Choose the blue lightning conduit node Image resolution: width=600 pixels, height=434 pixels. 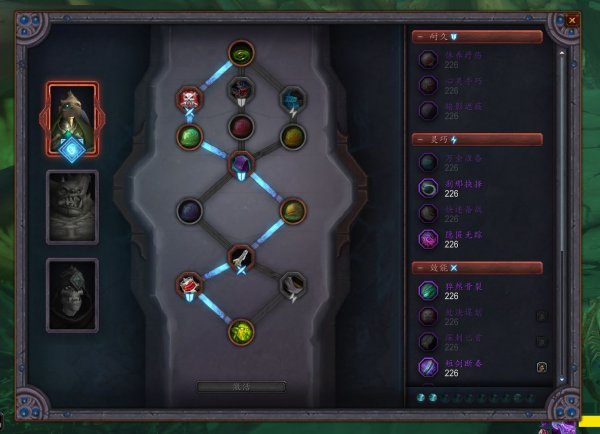[292, 98]
